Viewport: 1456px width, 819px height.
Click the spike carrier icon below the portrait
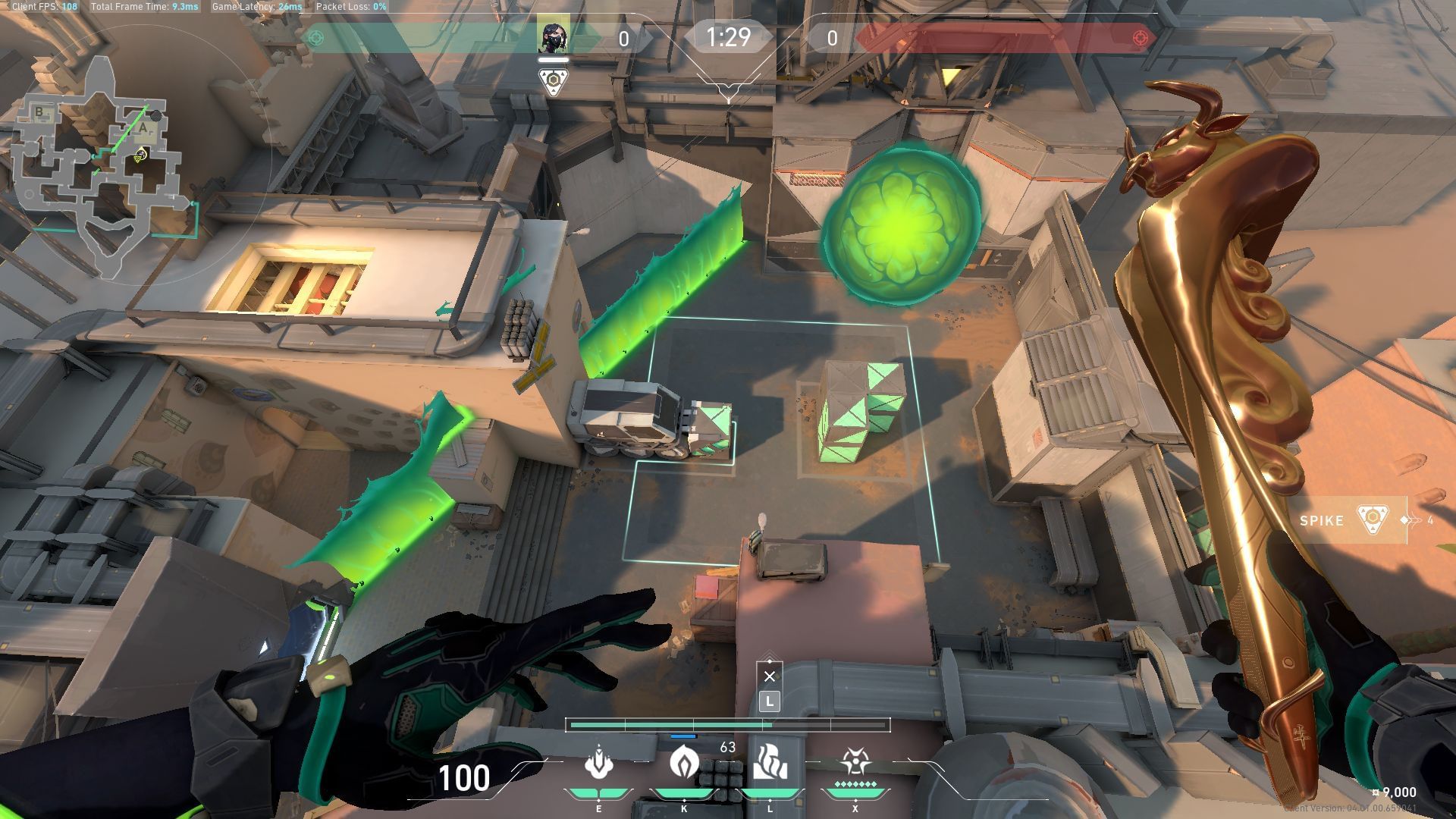(553, 82)
